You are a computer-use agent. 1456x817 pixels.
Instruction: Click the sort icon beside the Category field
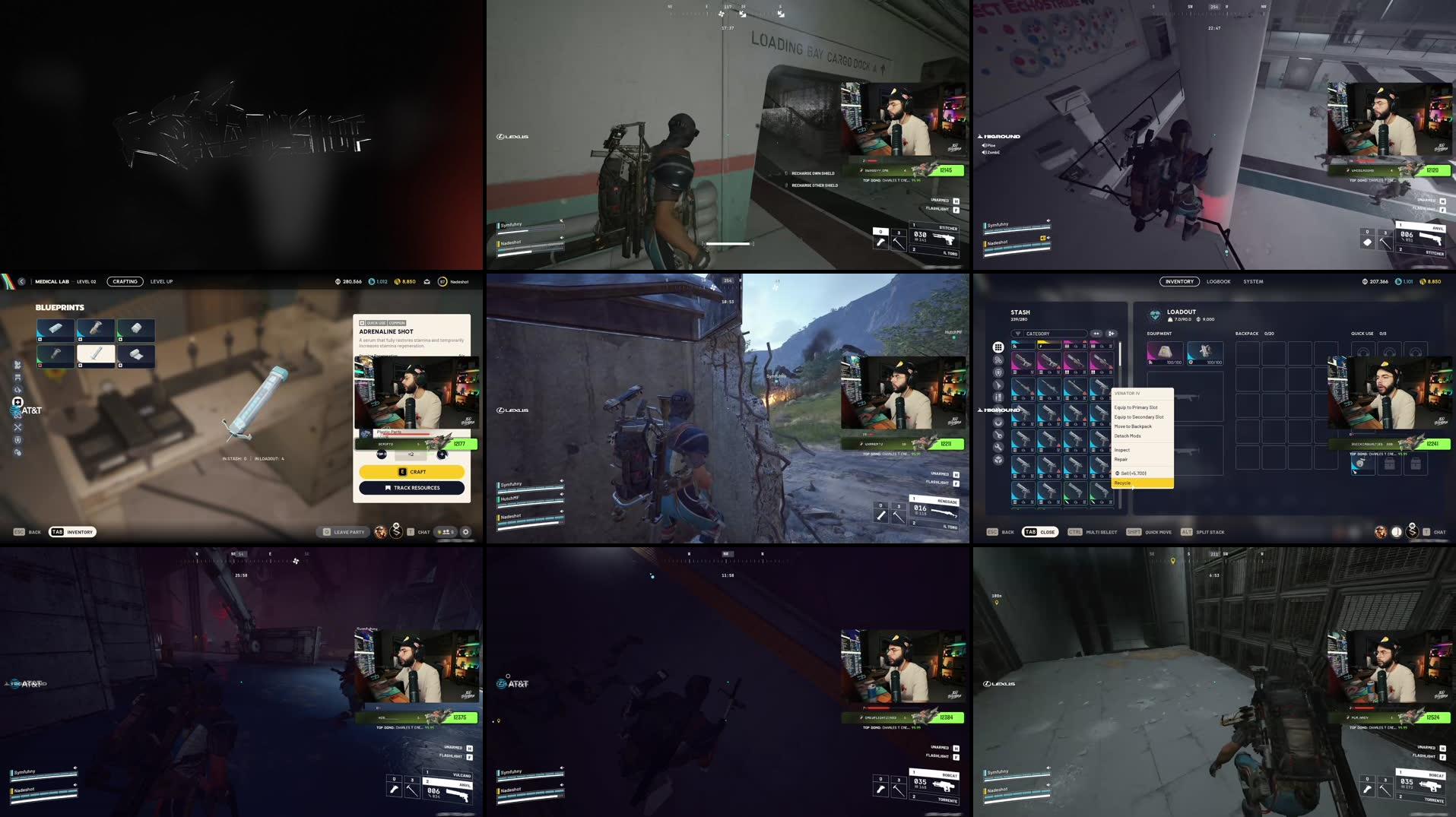(1096, 334)
